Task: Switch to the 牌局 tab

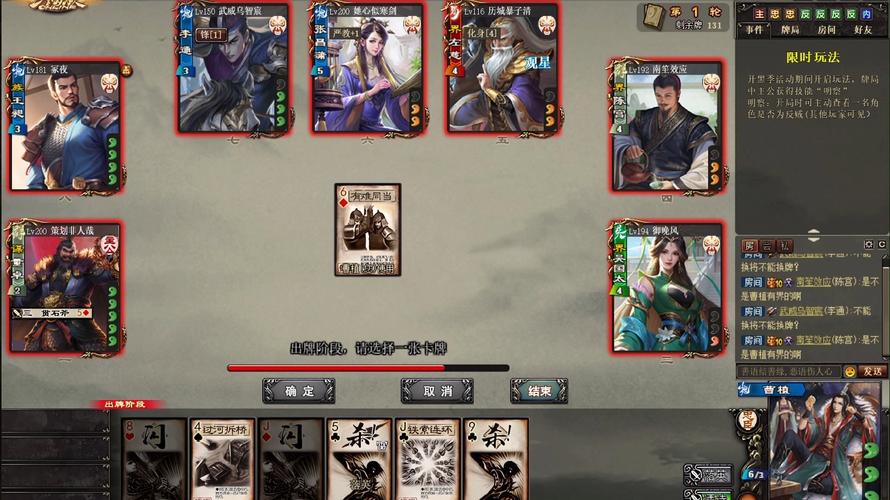Action: (x=791, y=30)
